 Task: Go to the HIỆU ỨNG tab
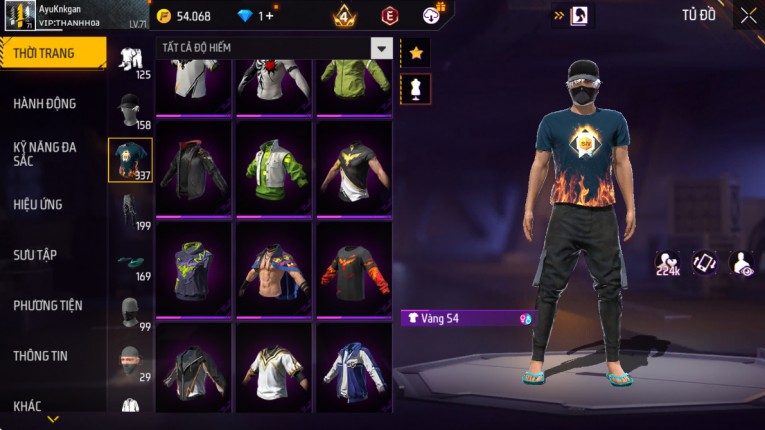coord(38,204)
